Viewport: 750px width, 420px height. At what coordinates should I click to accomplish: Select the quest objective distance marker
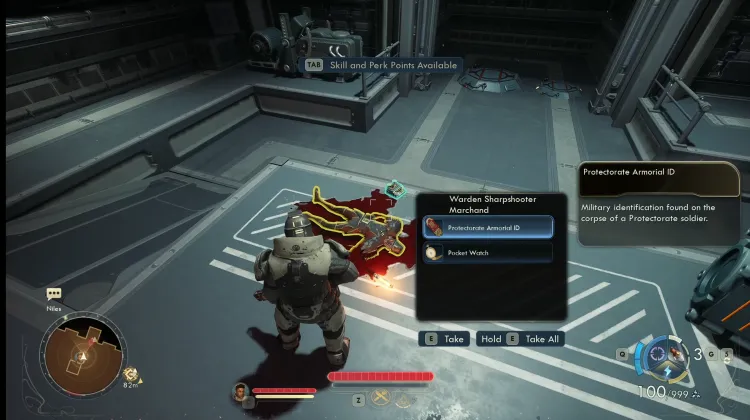(x=130, y=377)
